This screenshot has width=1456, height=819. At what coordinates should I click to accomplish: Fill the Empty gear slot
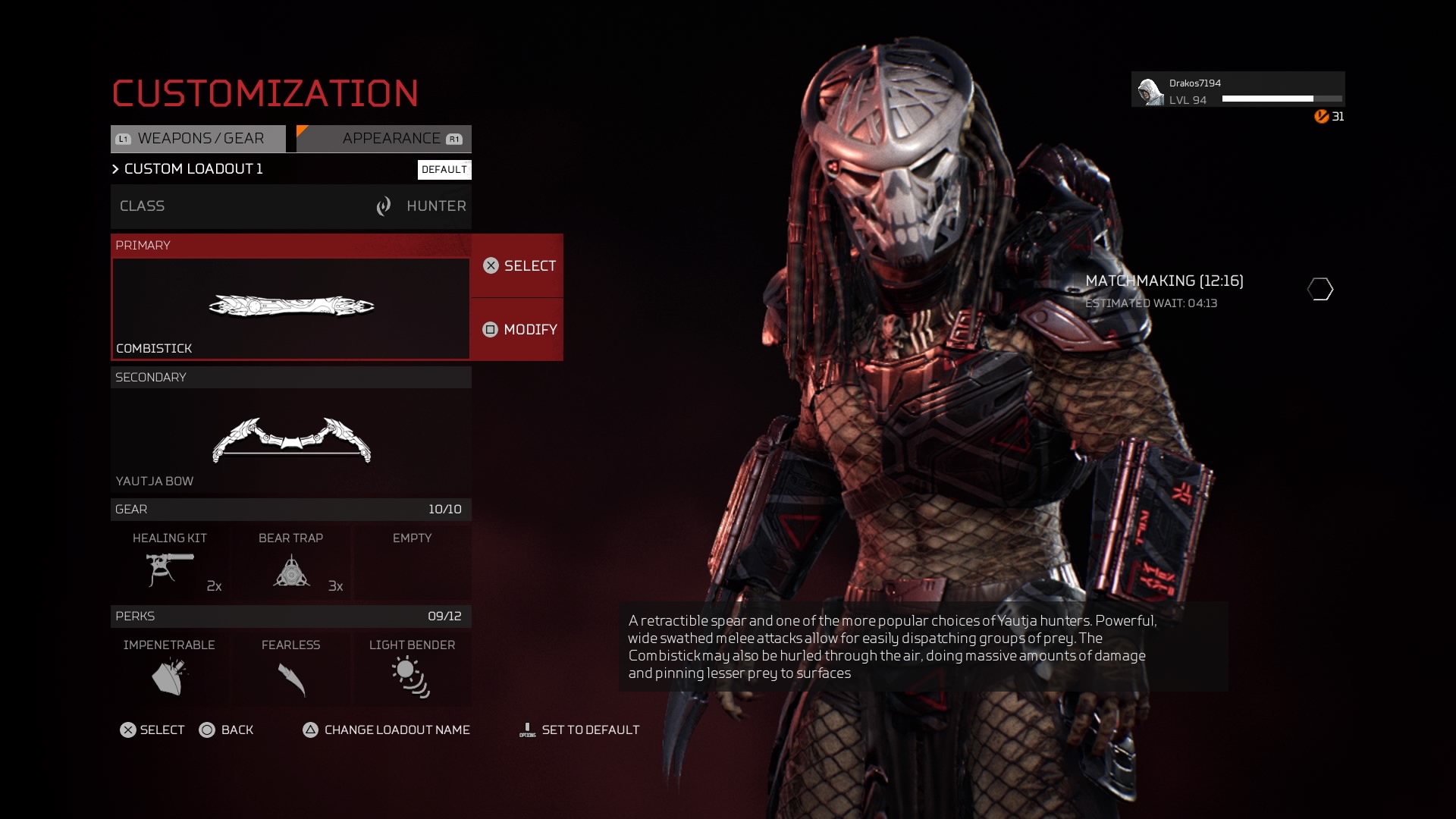coord(412,563)
